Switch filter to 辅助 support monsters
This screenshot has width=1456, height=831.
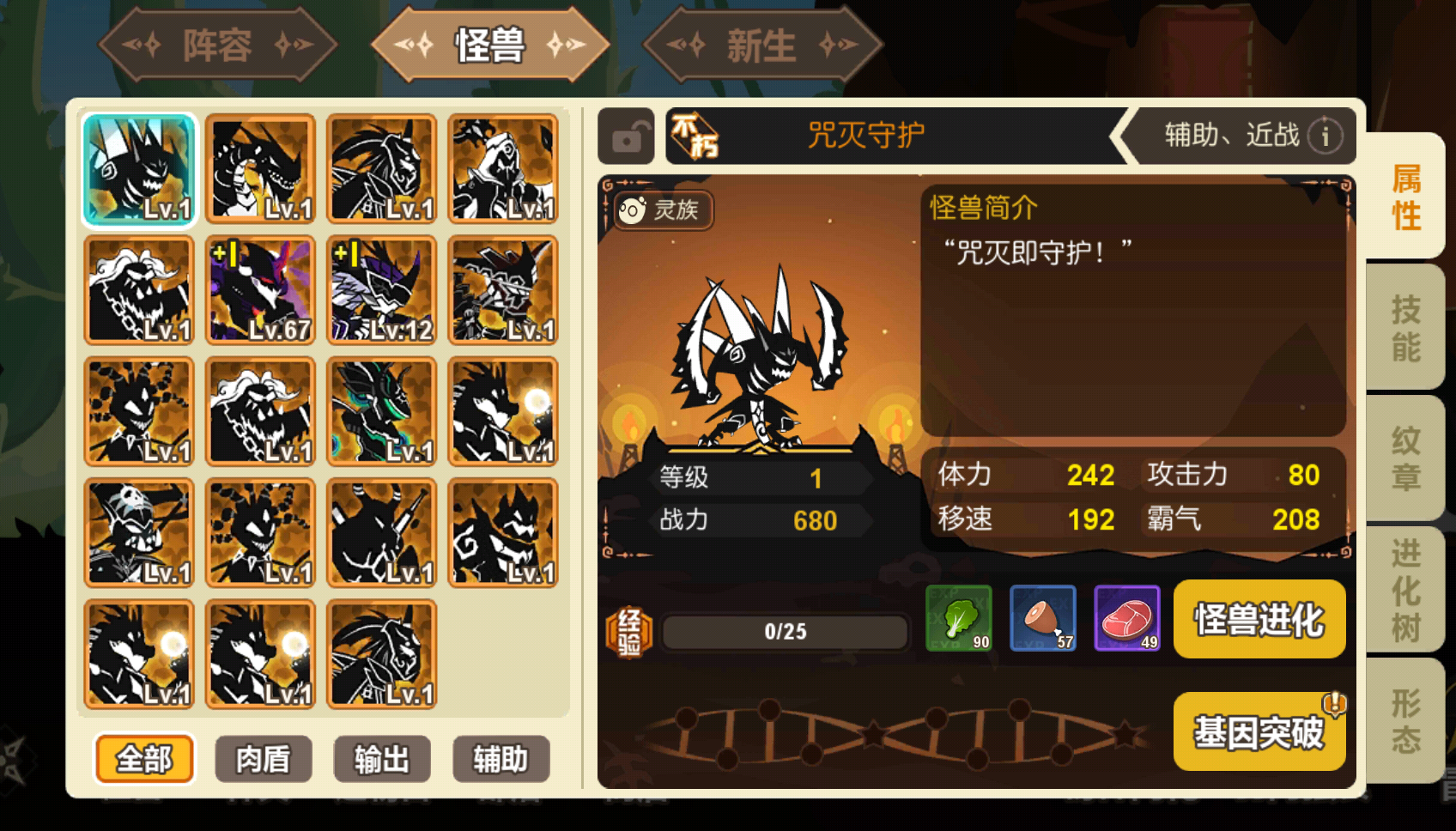[501, 759]
